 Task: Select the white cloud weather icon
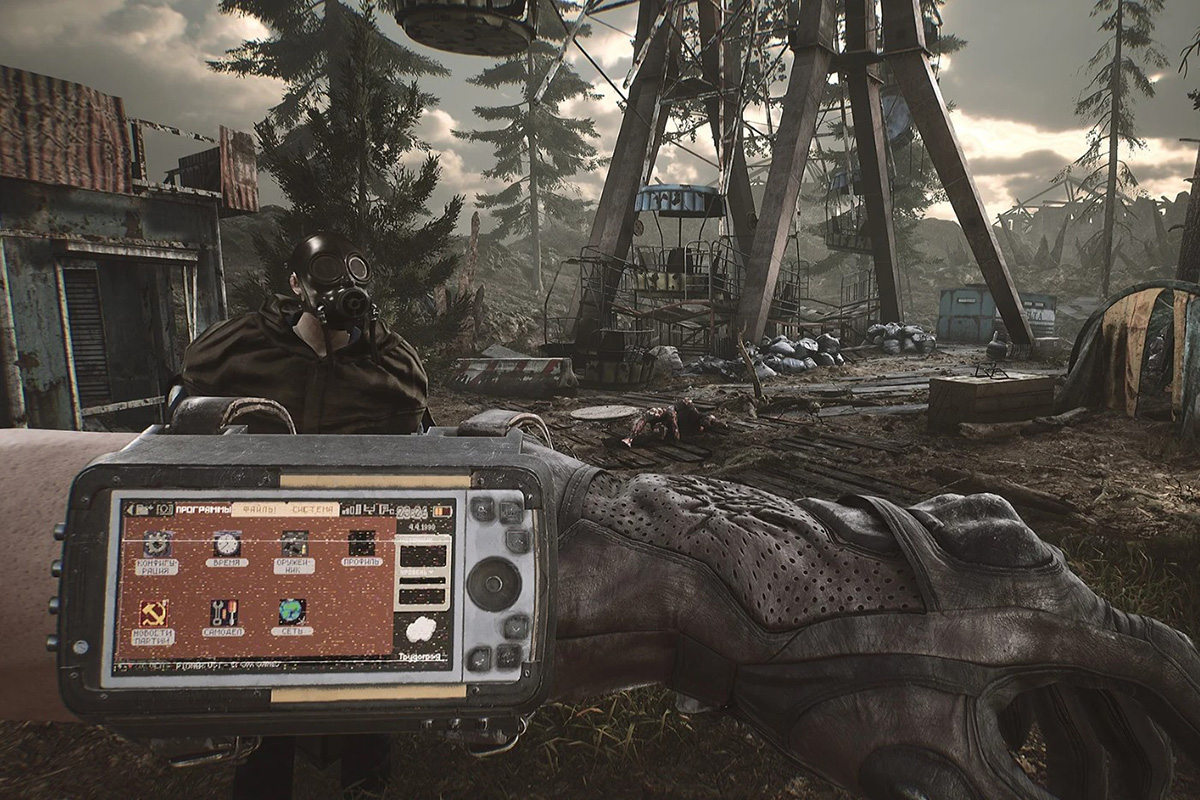point(421,628)
